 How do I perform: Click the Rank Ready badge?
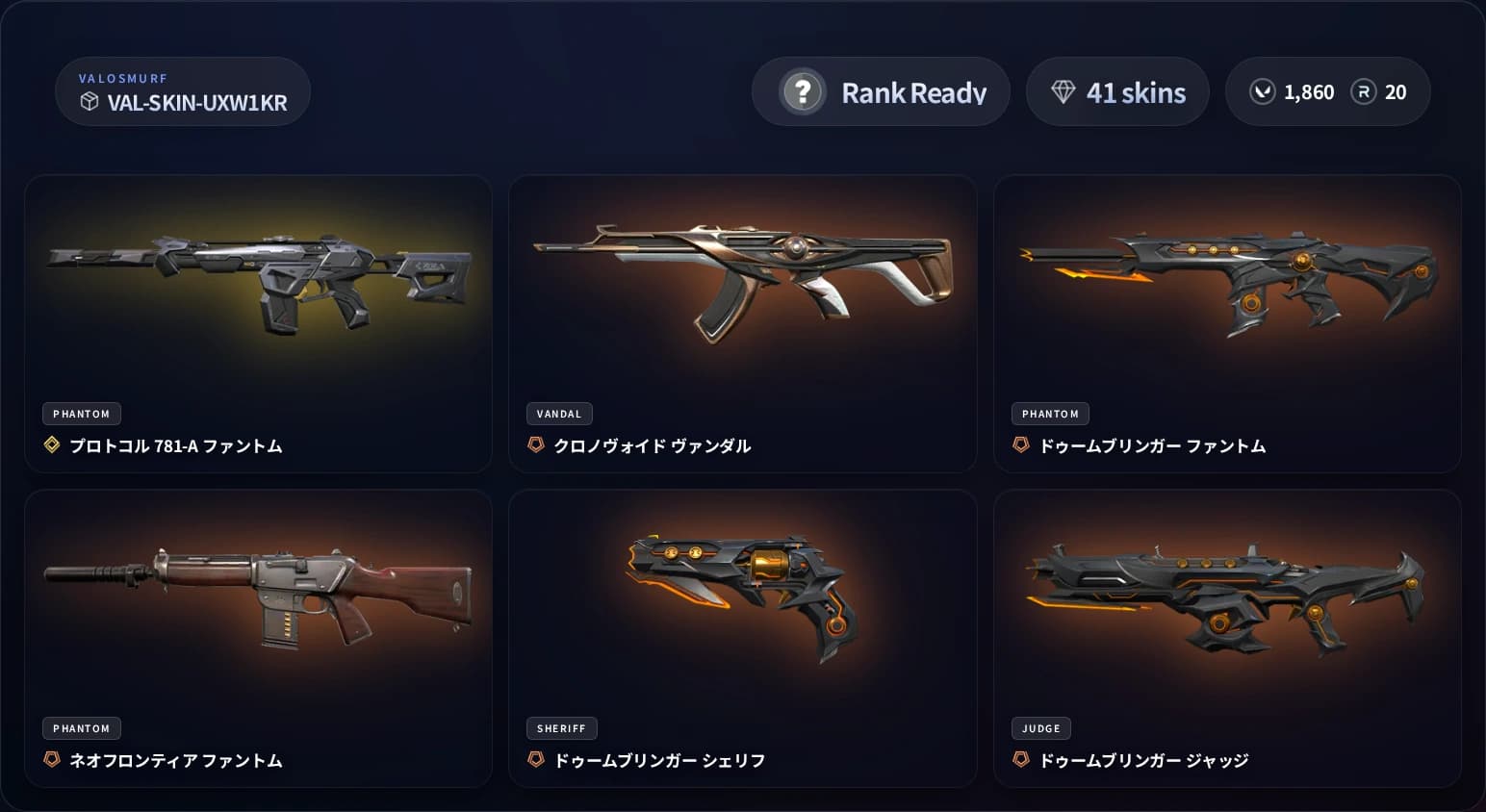[881, 91]
